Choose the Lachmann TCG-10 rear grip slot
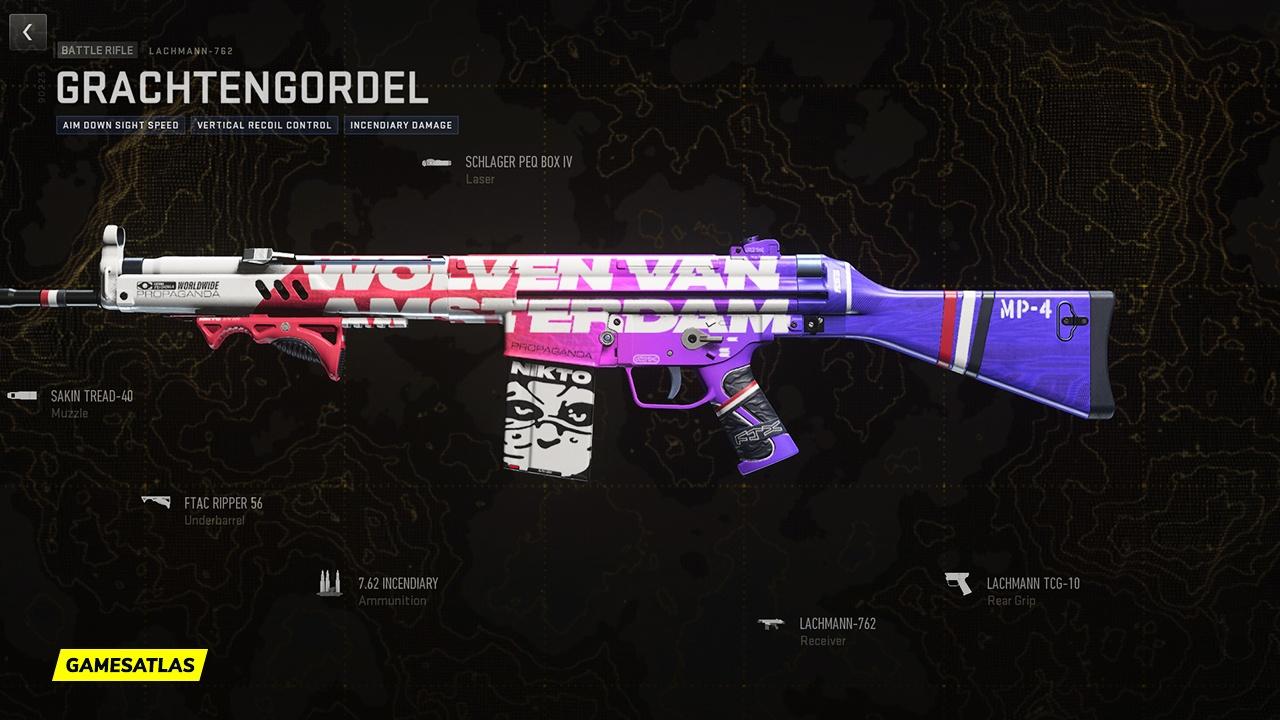 (x=1032, y=584)
